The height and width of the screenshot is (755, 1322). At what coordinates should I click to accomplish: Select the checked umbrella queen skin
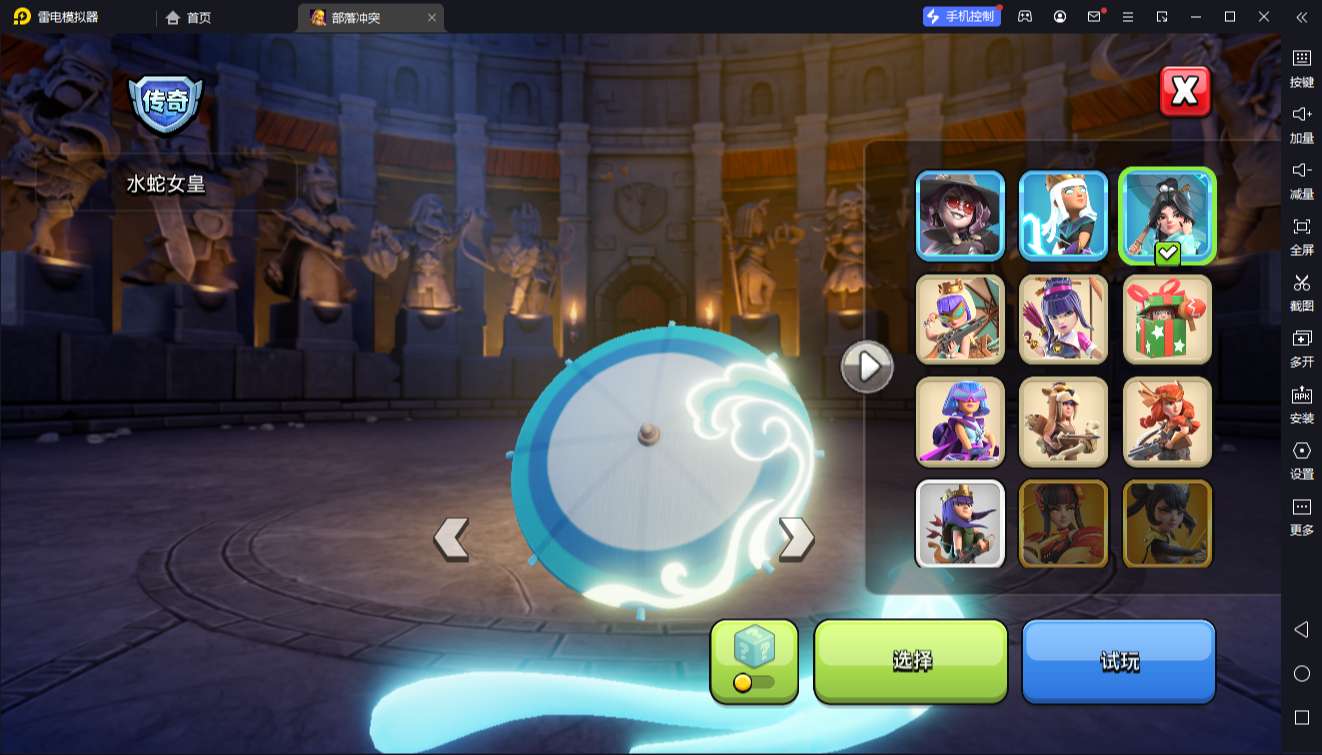tap(1167, 215)
